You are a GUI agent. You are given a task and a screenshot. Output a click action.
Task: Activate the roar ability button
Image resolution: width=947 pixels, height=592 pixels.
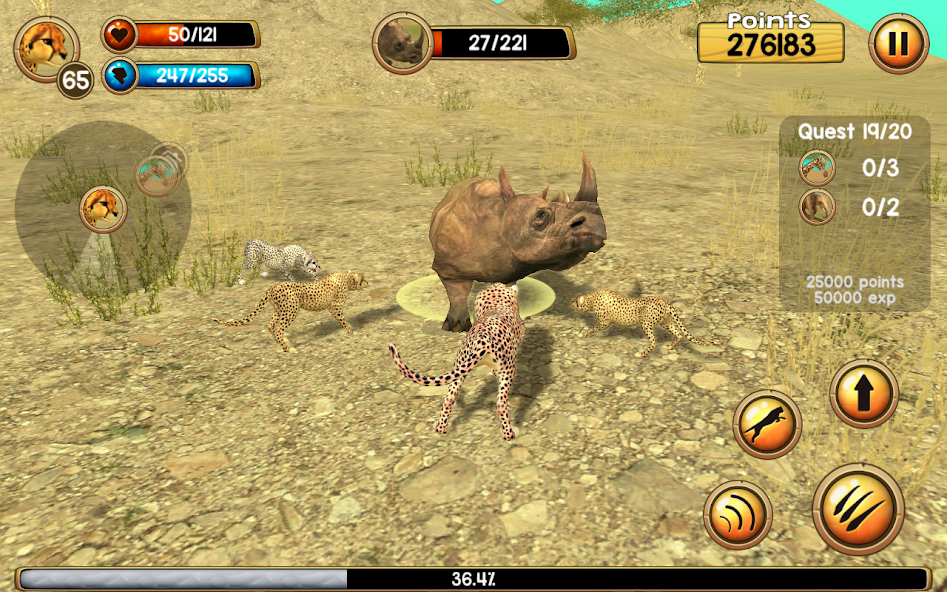coord(738,516)
